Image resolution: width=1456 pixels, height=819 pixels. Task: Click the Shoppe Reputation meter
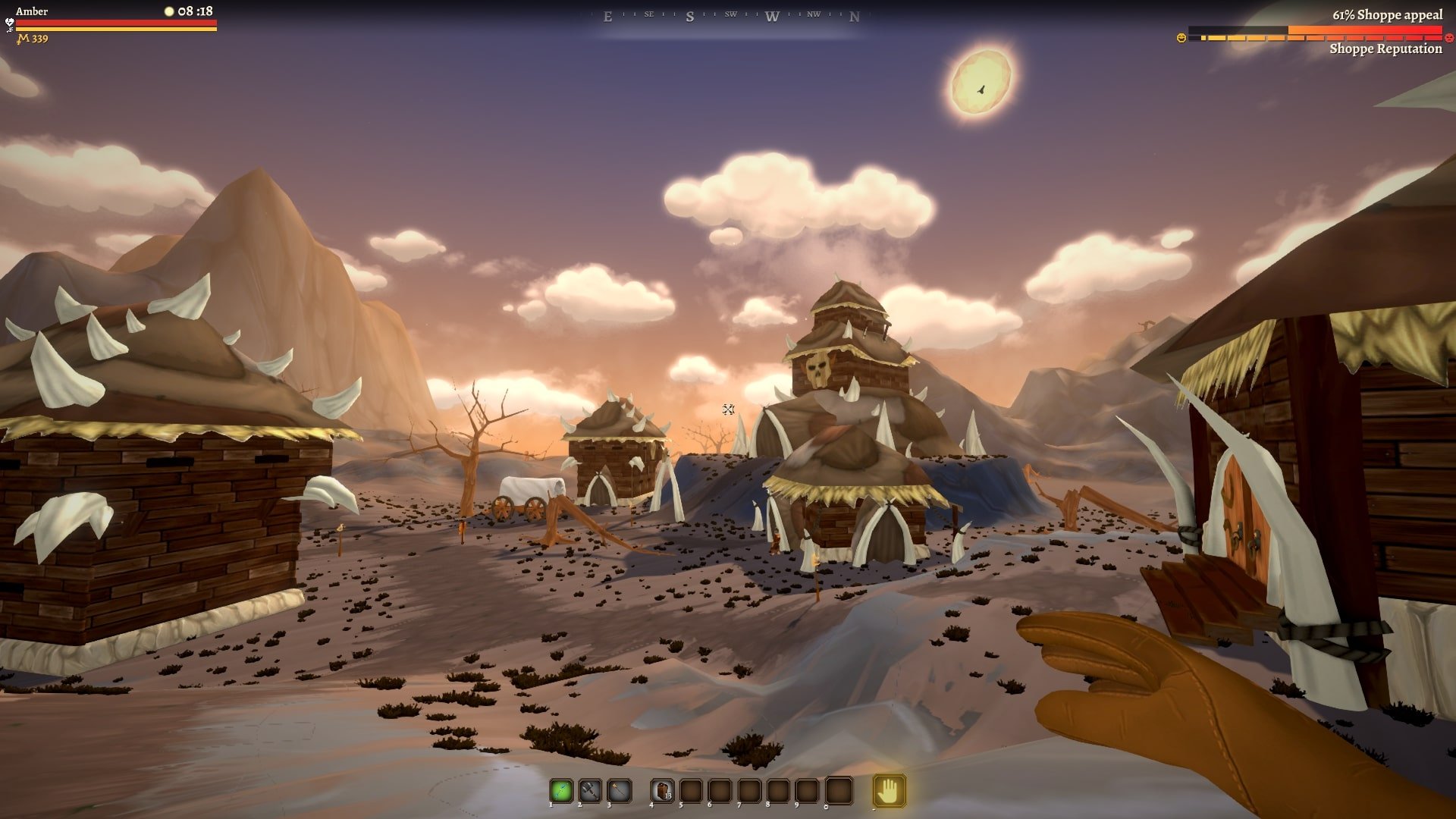pos(1314,34)
